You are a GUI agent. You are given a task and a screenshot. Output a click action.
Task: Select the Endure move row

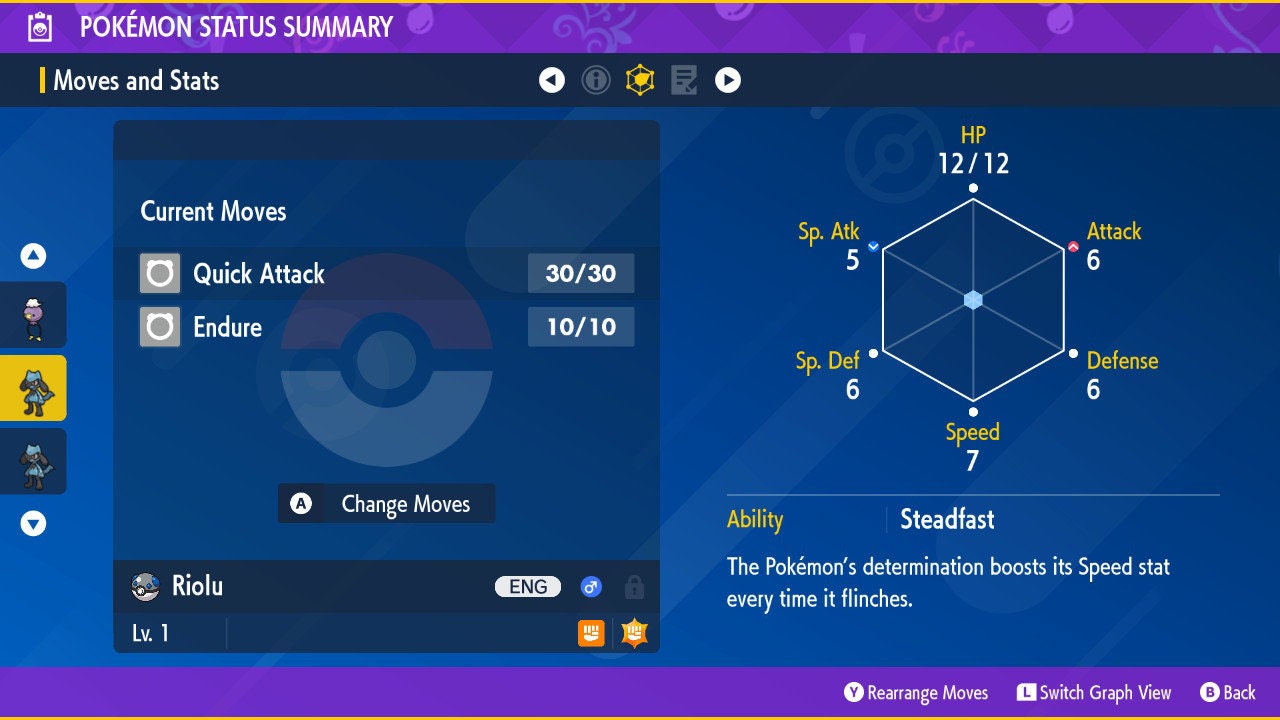click(x=386, y=327)
